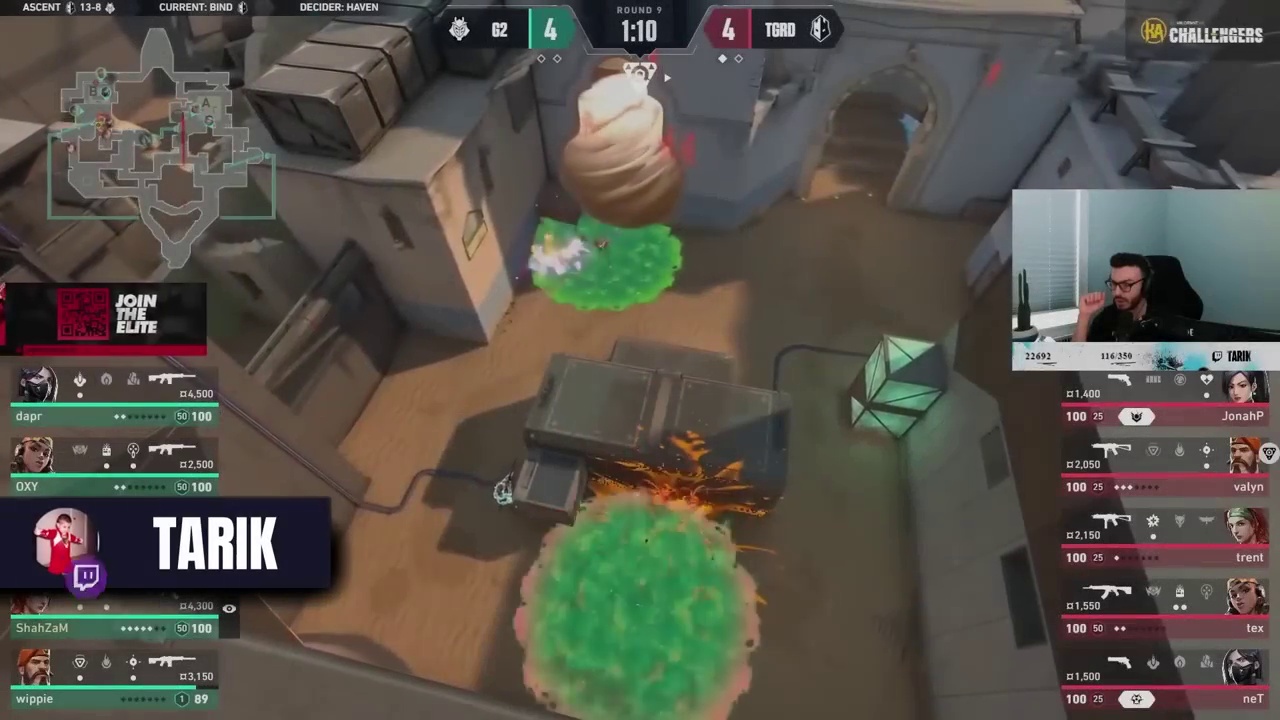This screenshot has width=1280, height=720.
Task: Choose ShahZaM's player row
Action: 115,620
